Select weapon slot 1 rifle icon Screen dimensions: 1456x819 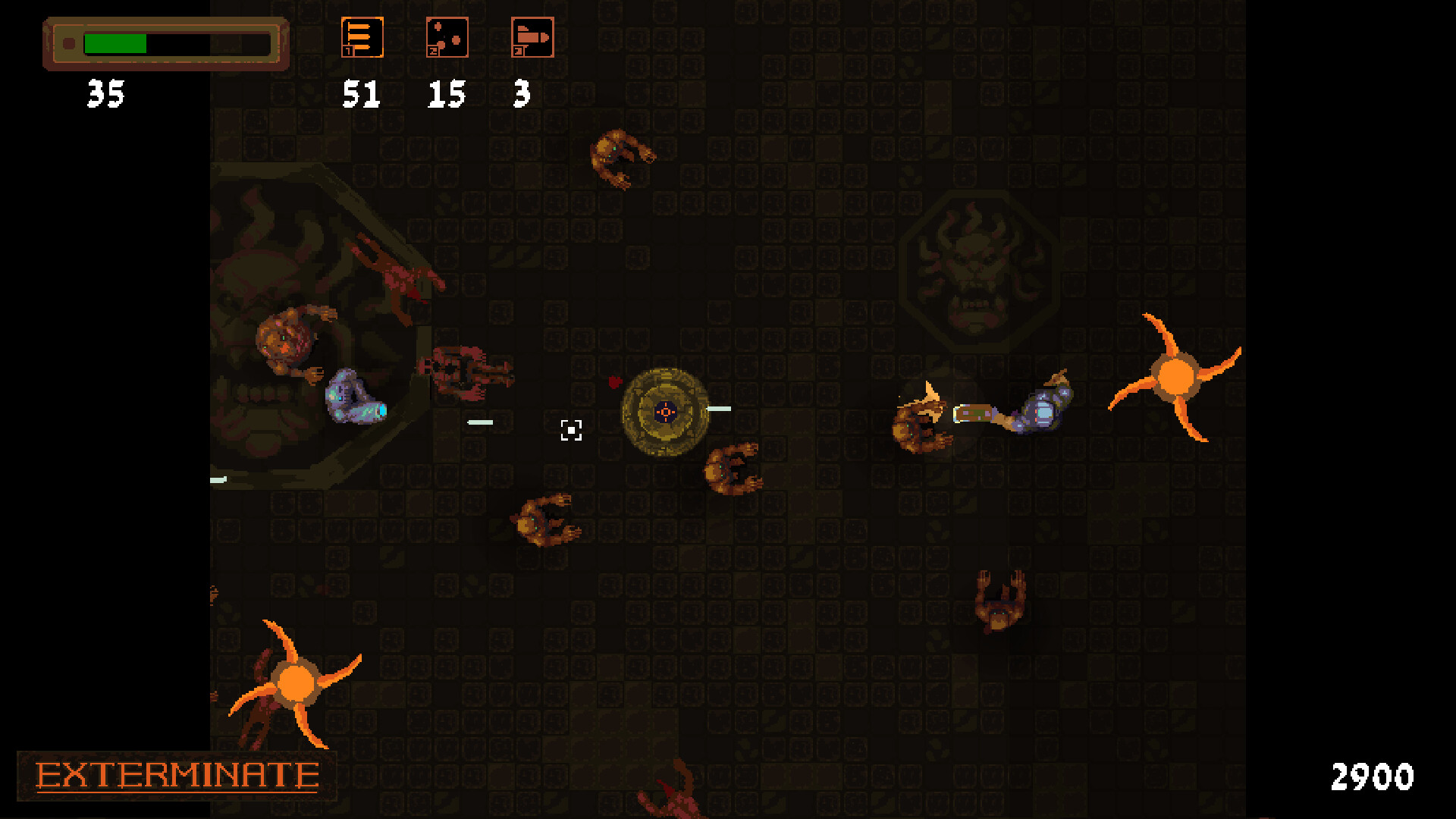(362, 36)
